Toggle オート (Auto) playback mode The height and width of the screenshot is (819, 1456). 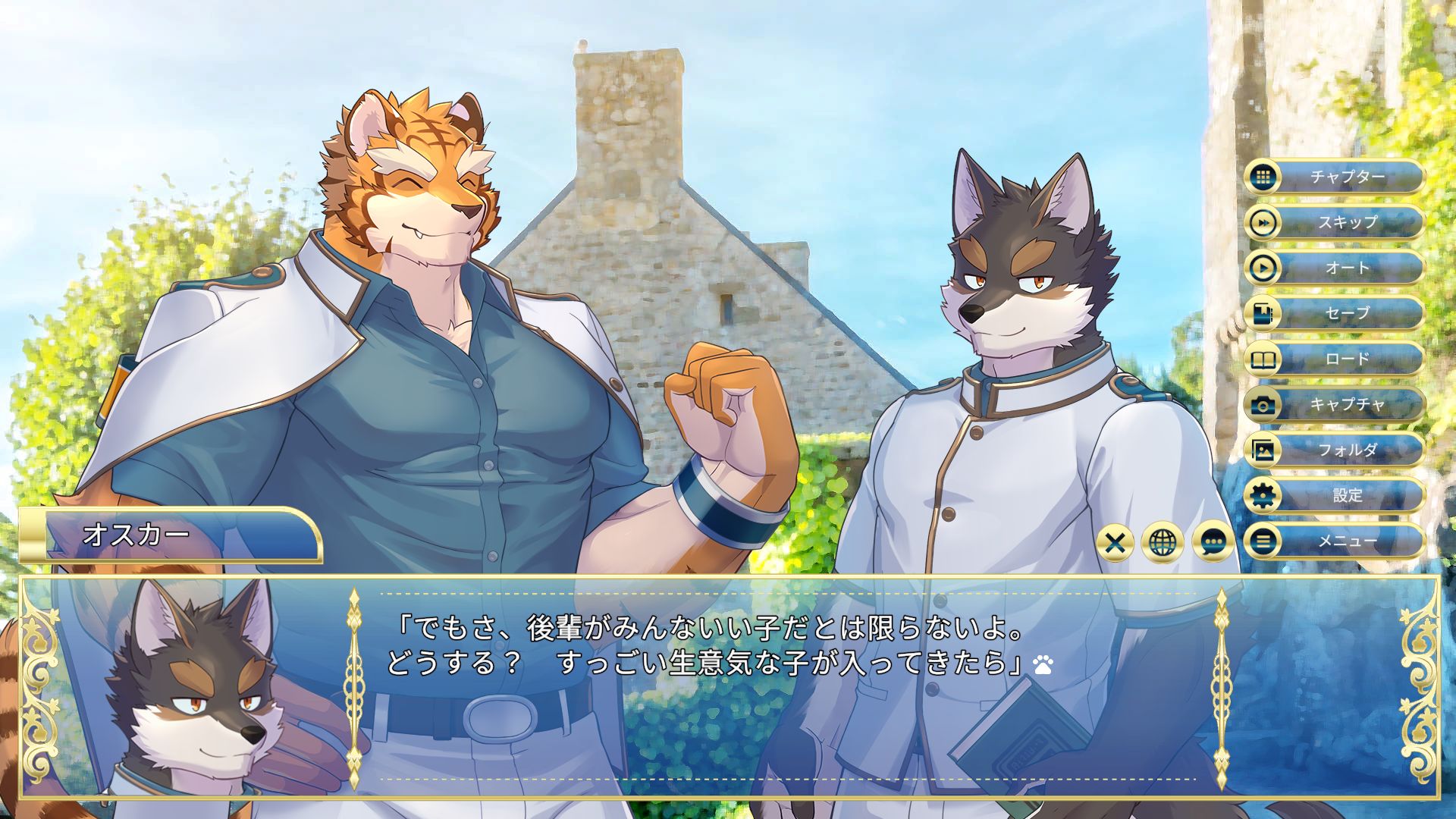click(1335, 268)
